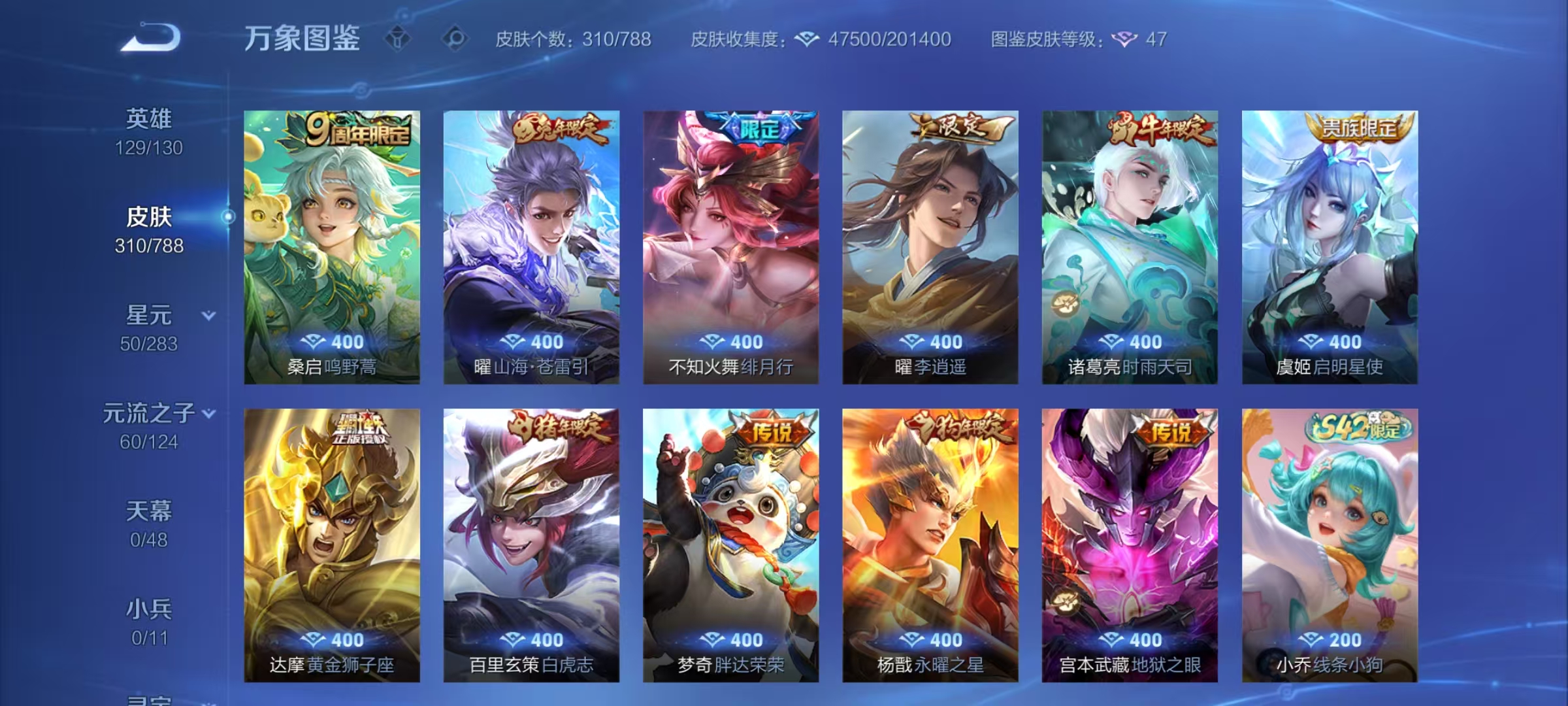The image size is (1568, 706).
Task: Click the gem icon next to 皮肤收集度
Action: (x=806, y=39)
